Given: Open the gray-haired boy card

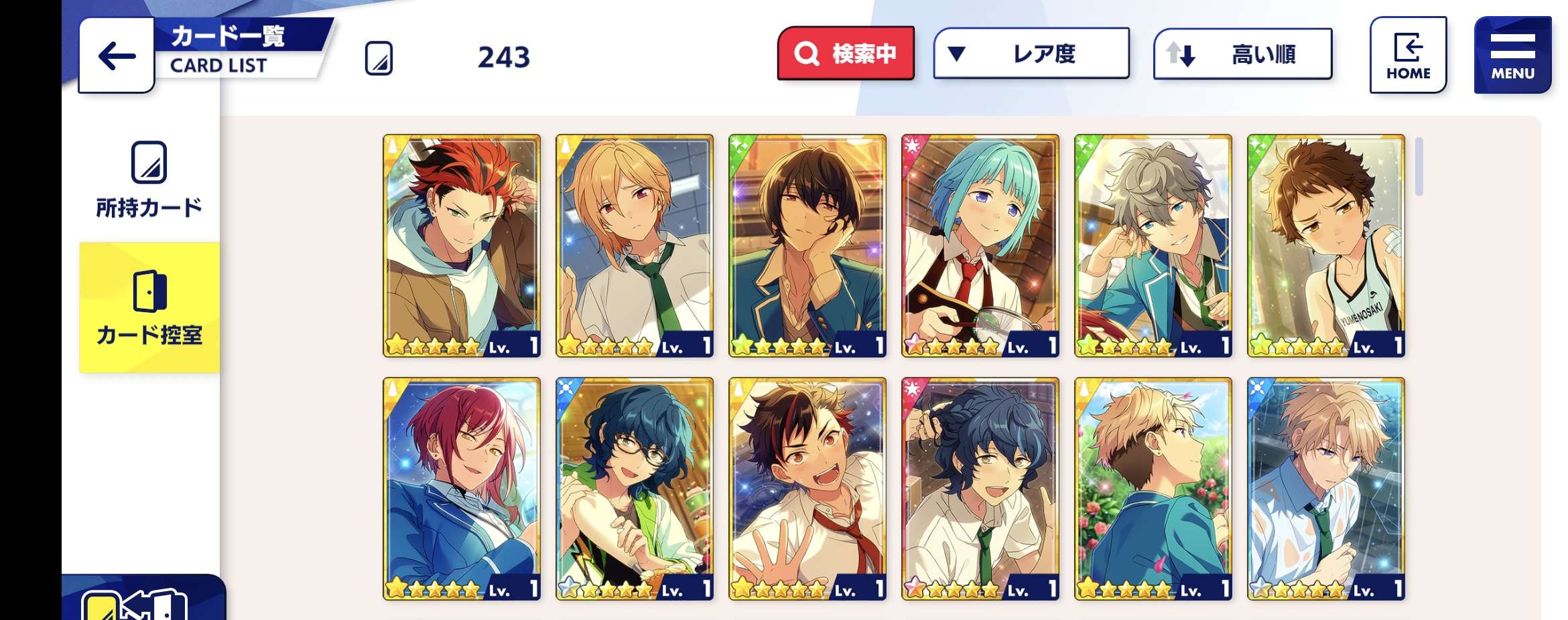Looking at the screenshot, I should [x=1153, y=246].
